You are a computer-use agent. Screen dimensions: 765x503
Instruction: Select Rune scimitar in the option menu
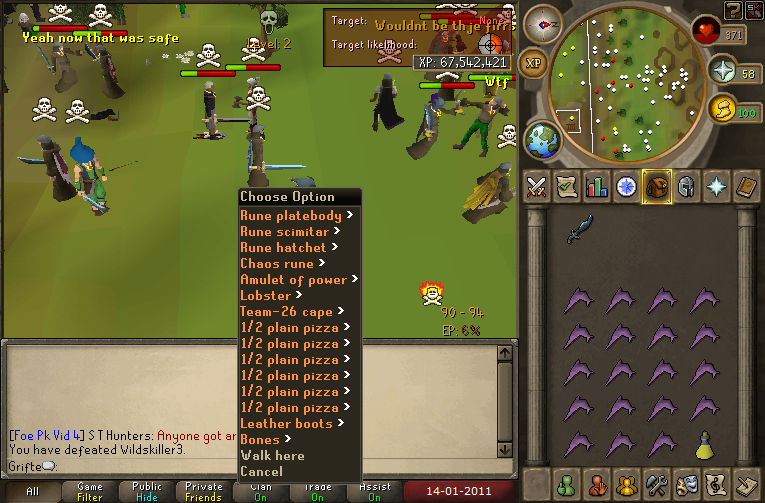[285, 232]
